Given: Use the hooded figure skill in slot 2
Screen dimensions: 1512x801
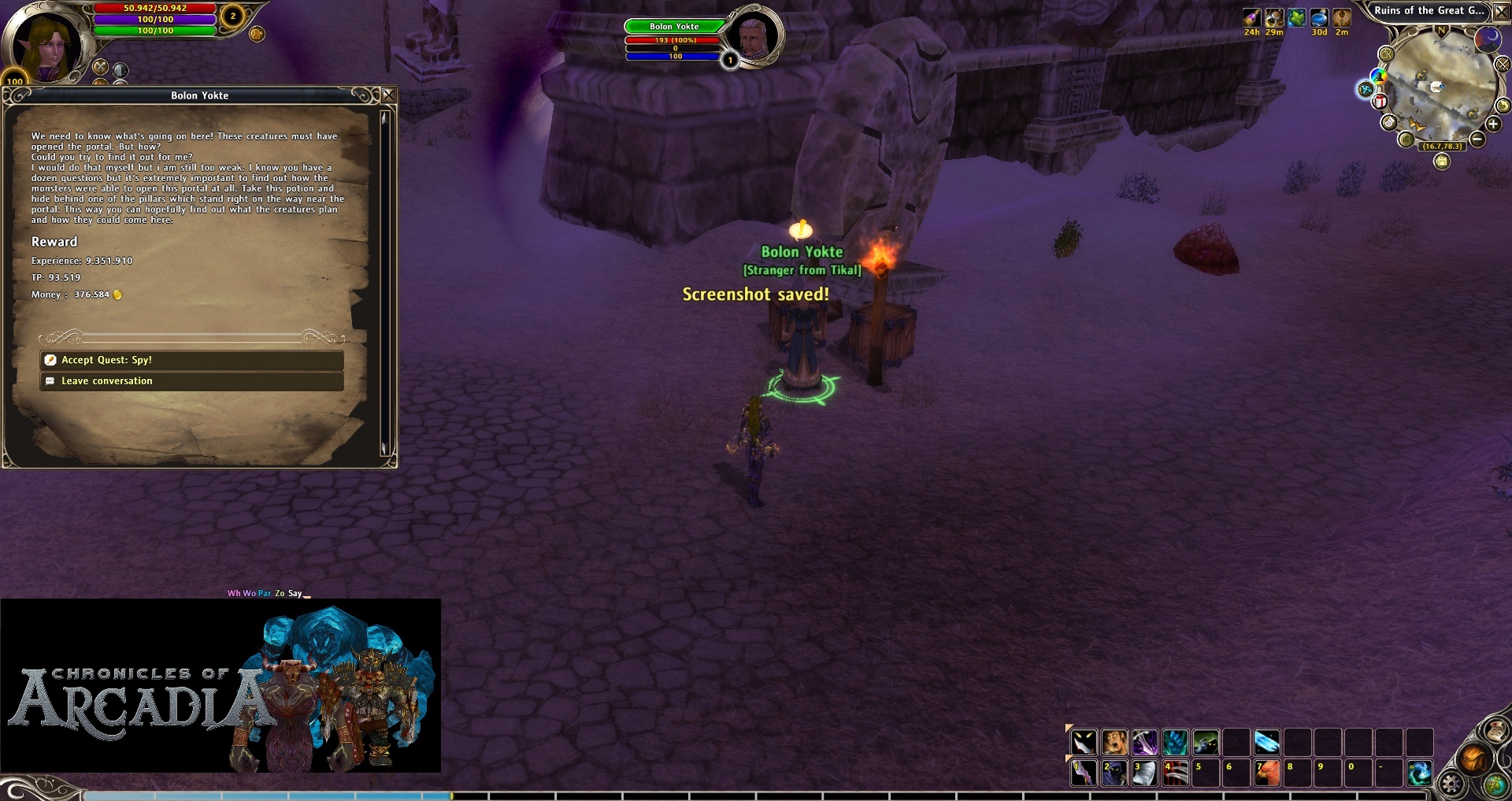Looking at the screenshot, I should point(1114,773).
